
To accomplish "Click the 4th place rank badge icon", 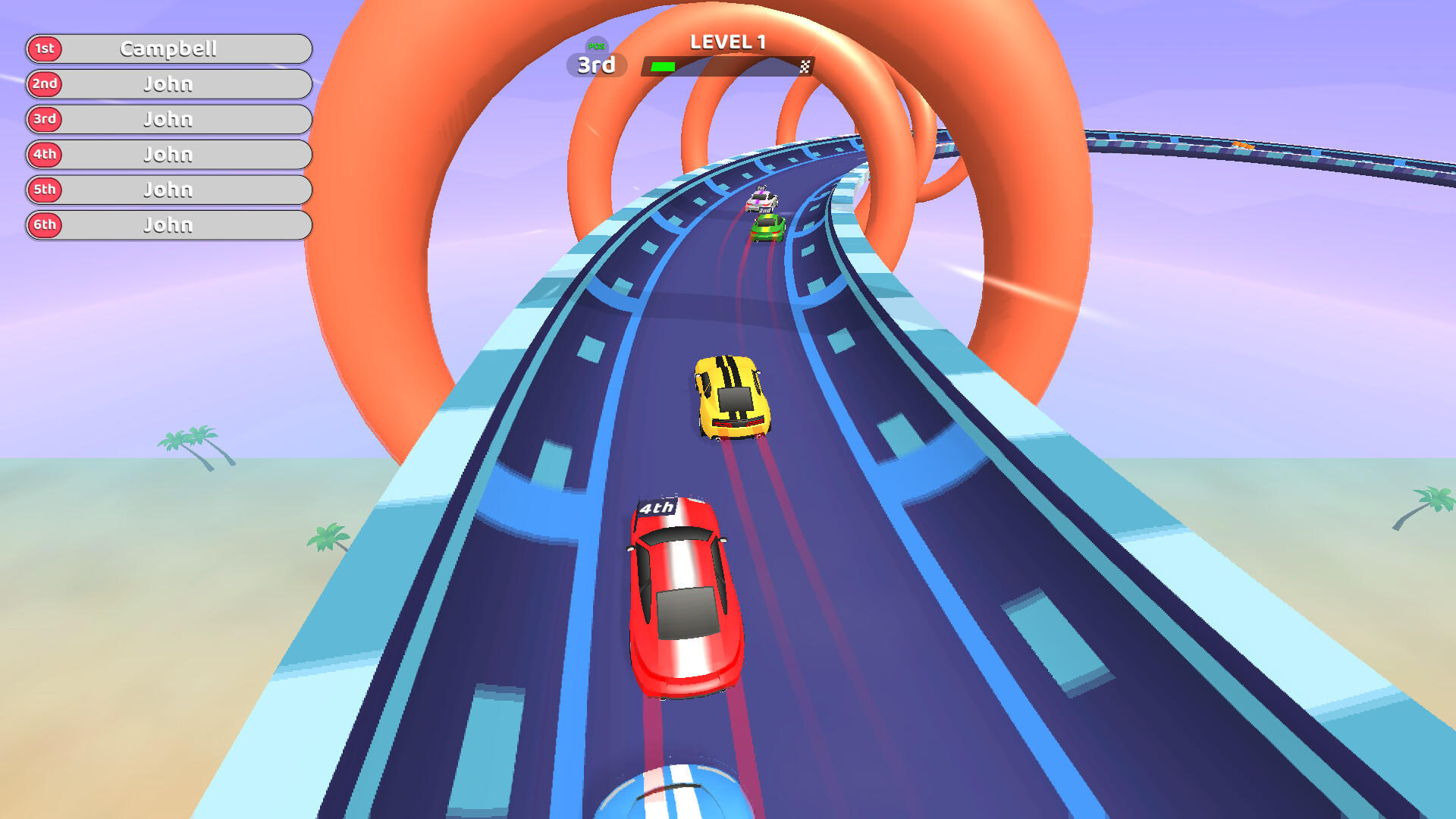I will (x=44, y=154).
